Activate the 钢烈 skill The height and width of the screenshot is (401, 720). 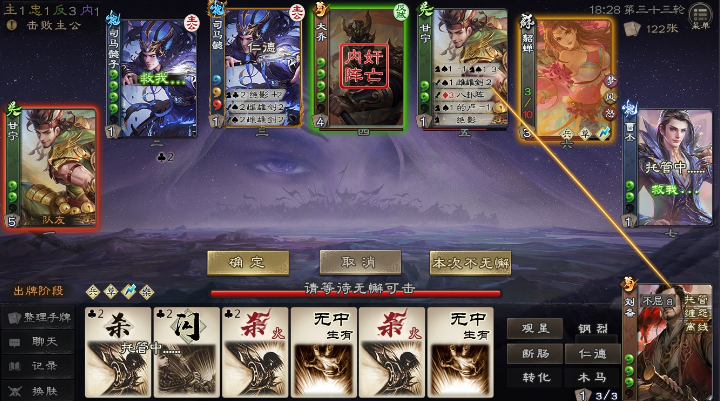click(591, 328)
